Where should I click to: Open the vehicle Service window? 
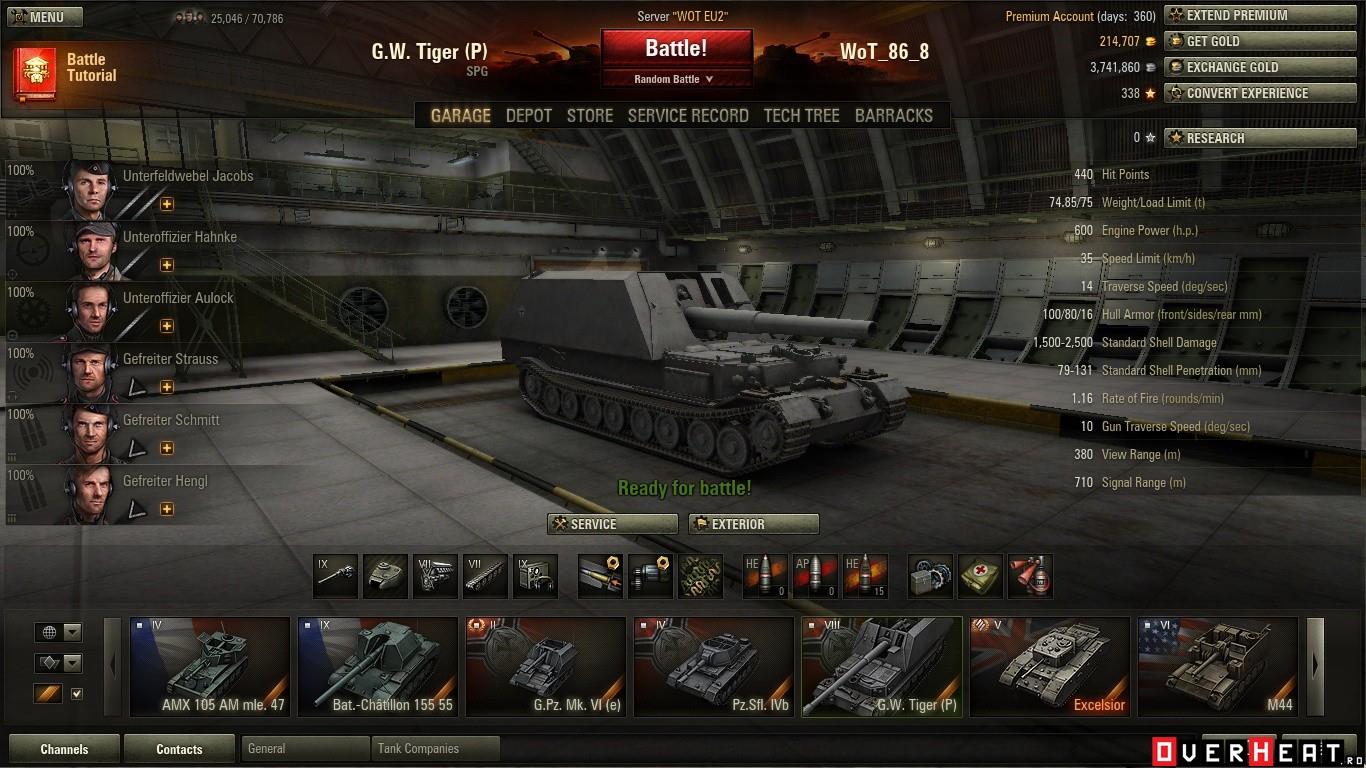[612, 524]
